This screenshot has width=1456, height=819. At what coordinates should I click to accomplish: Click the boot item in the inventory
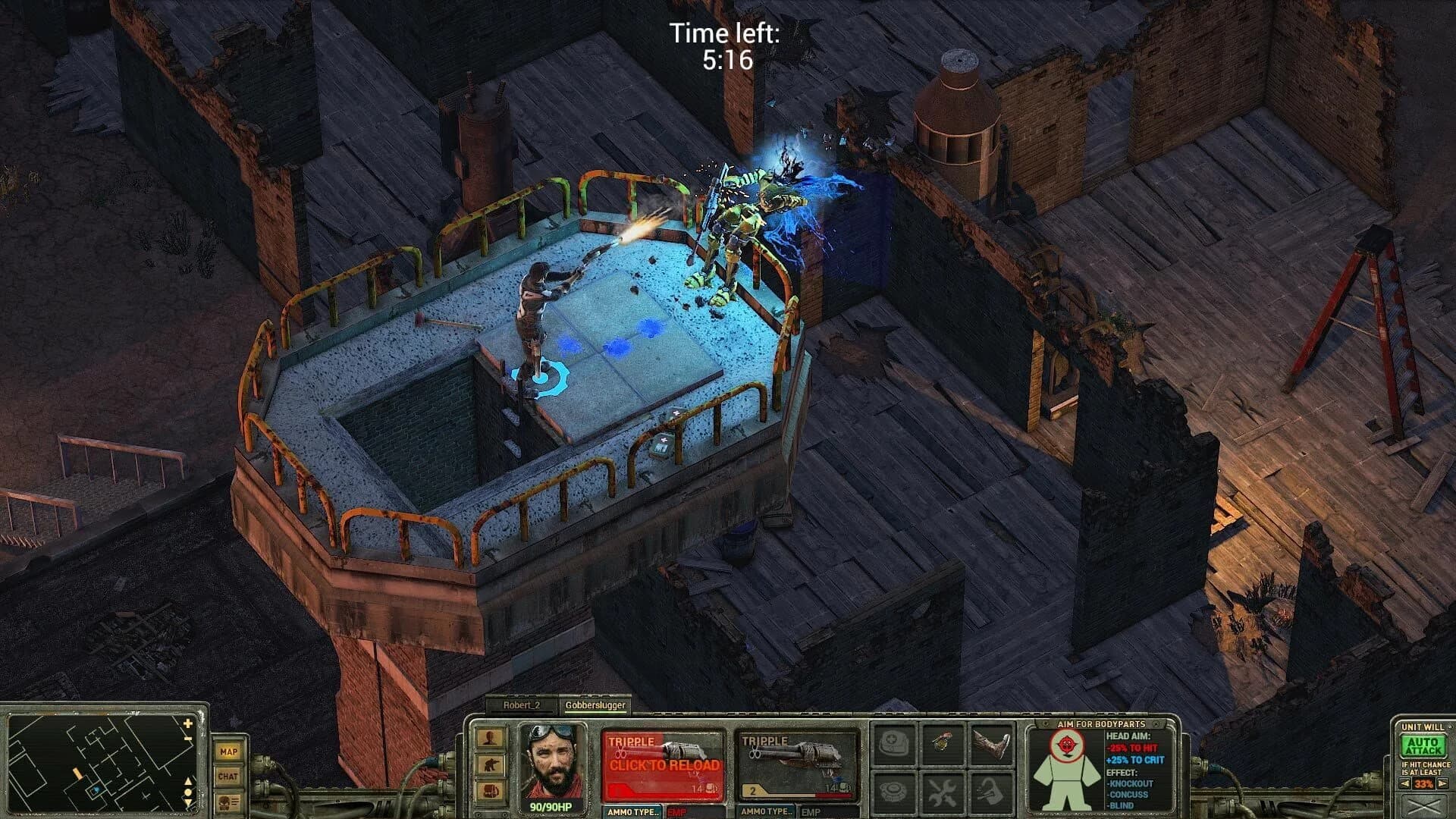point(990,745)
